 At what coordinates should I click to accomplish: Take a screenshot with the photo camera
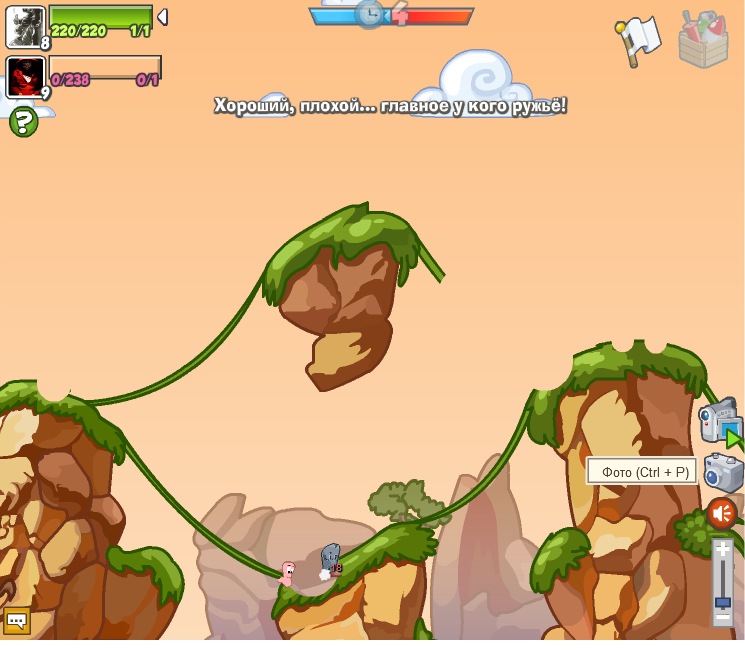(722, 472)
